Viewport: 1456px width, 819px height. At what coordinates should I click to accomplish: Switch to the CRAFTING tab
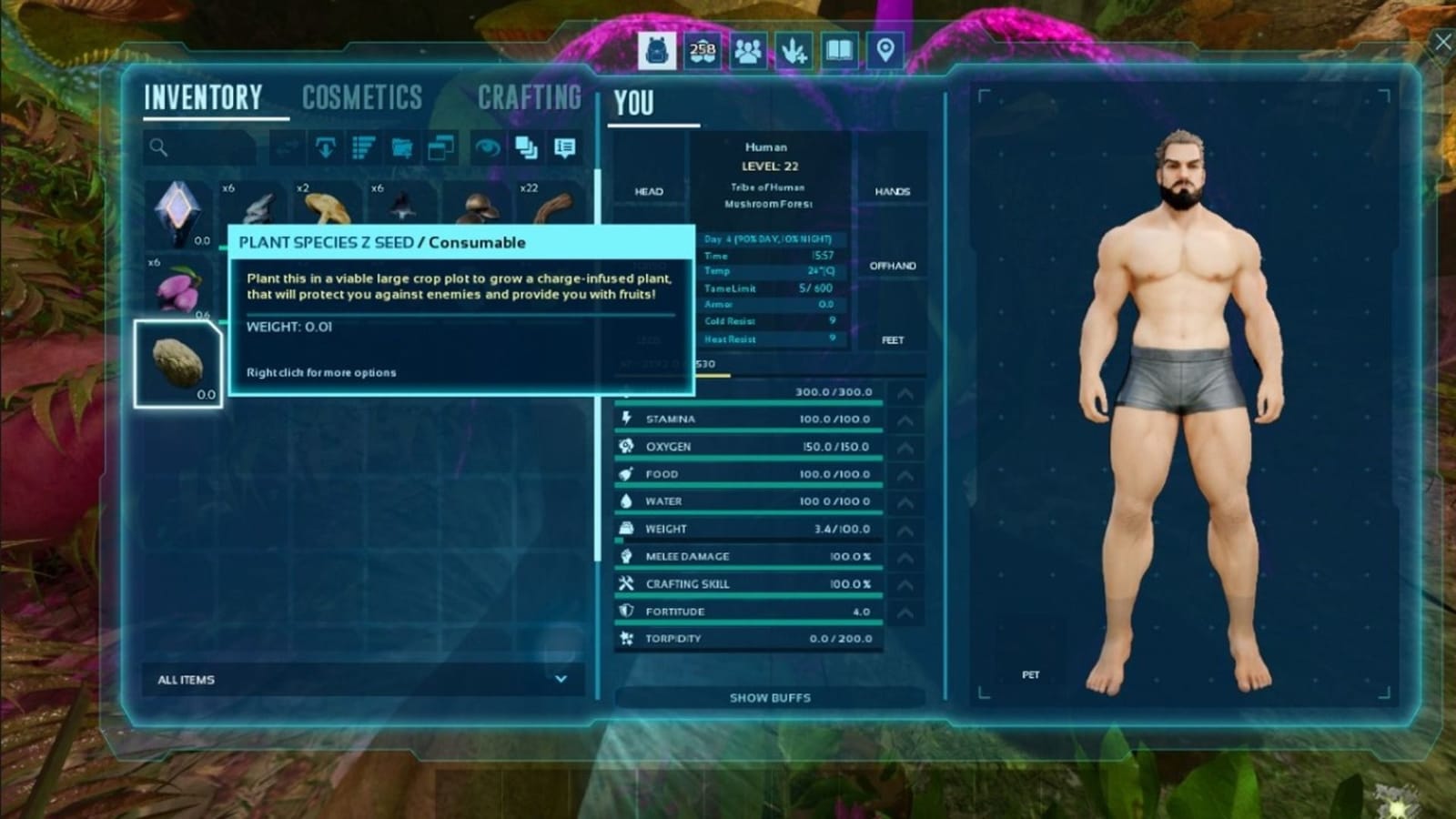530,96
